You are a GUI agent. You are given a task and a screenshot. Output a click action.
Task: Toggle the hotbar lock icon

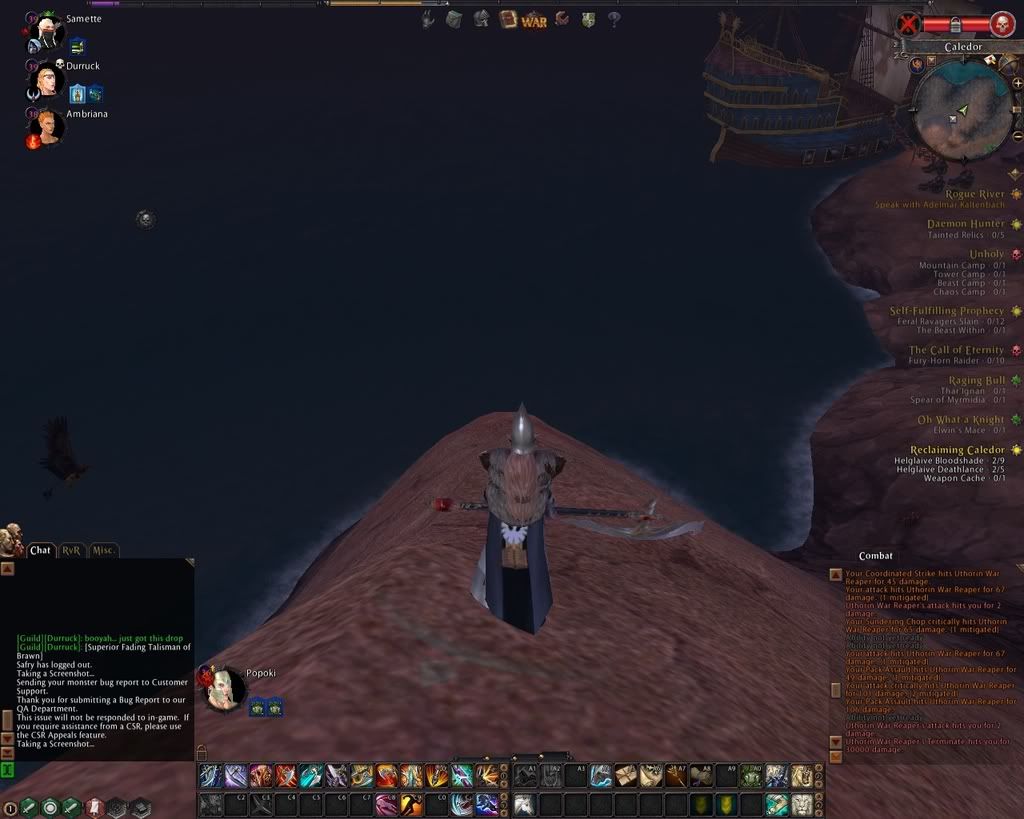click(201, 751)
